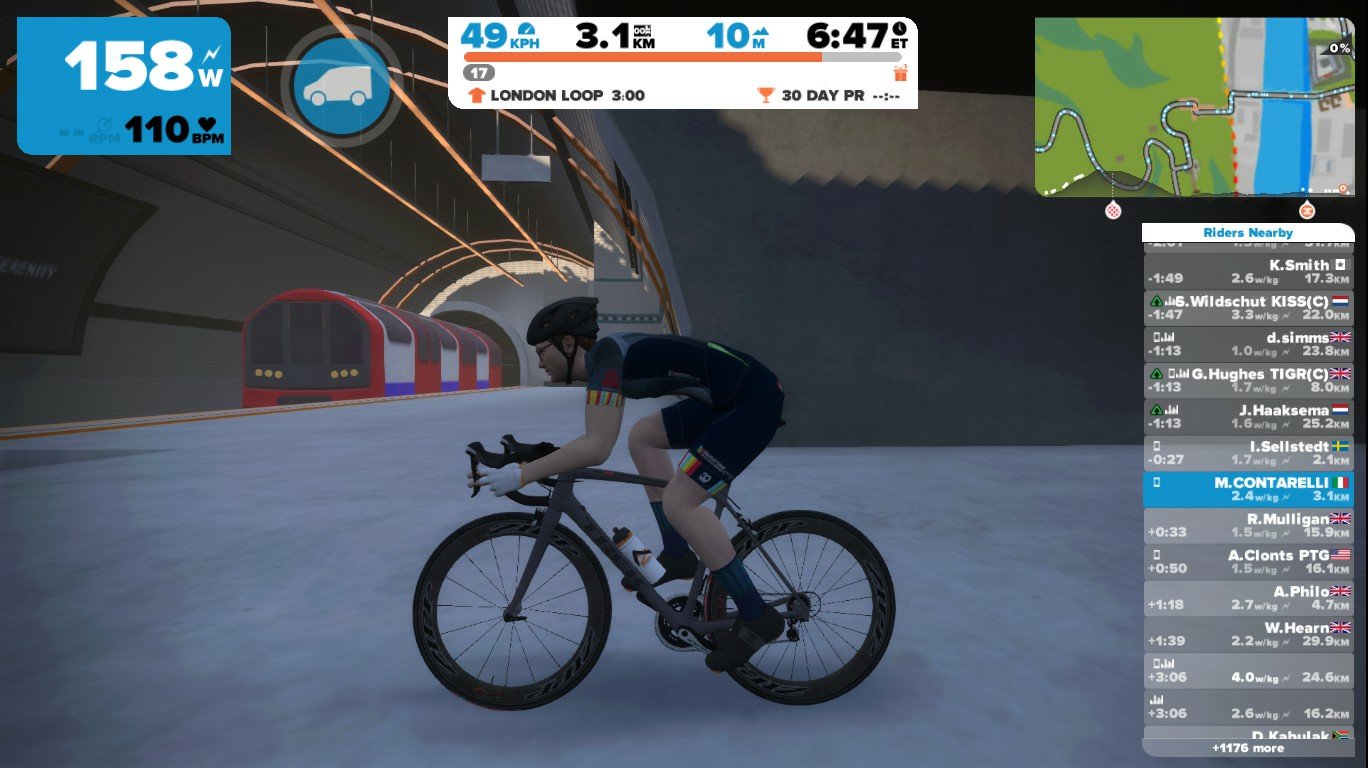Image resolution: width=1368 pixels, height=768 pixels.
Task: Click the Riders Nearby header
Action: (1247, 233)
